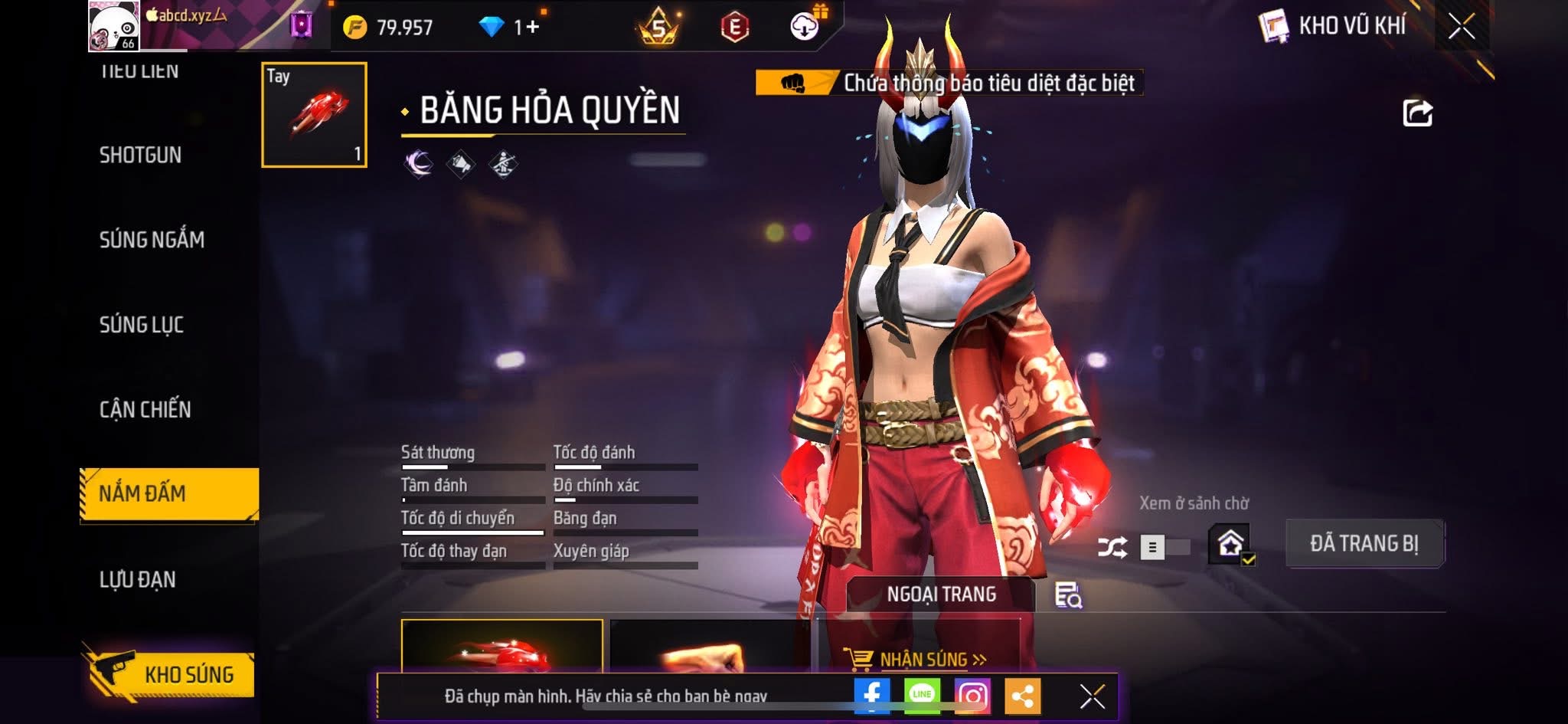The width and height of the screenshot is (1568, 724).
Task: Select the Tay fist weapon slot
Action: [314, 115]
